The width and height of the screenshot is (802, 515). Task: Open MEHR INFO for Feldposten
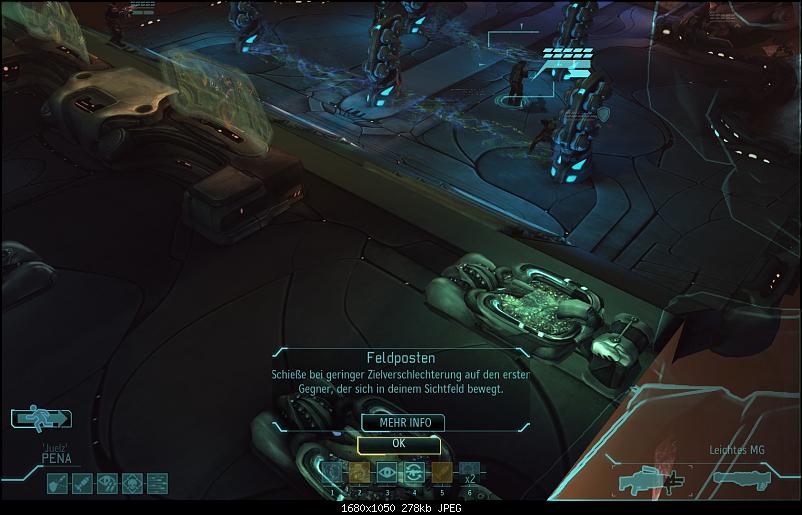pyautogui.click(x=398, y=423)
